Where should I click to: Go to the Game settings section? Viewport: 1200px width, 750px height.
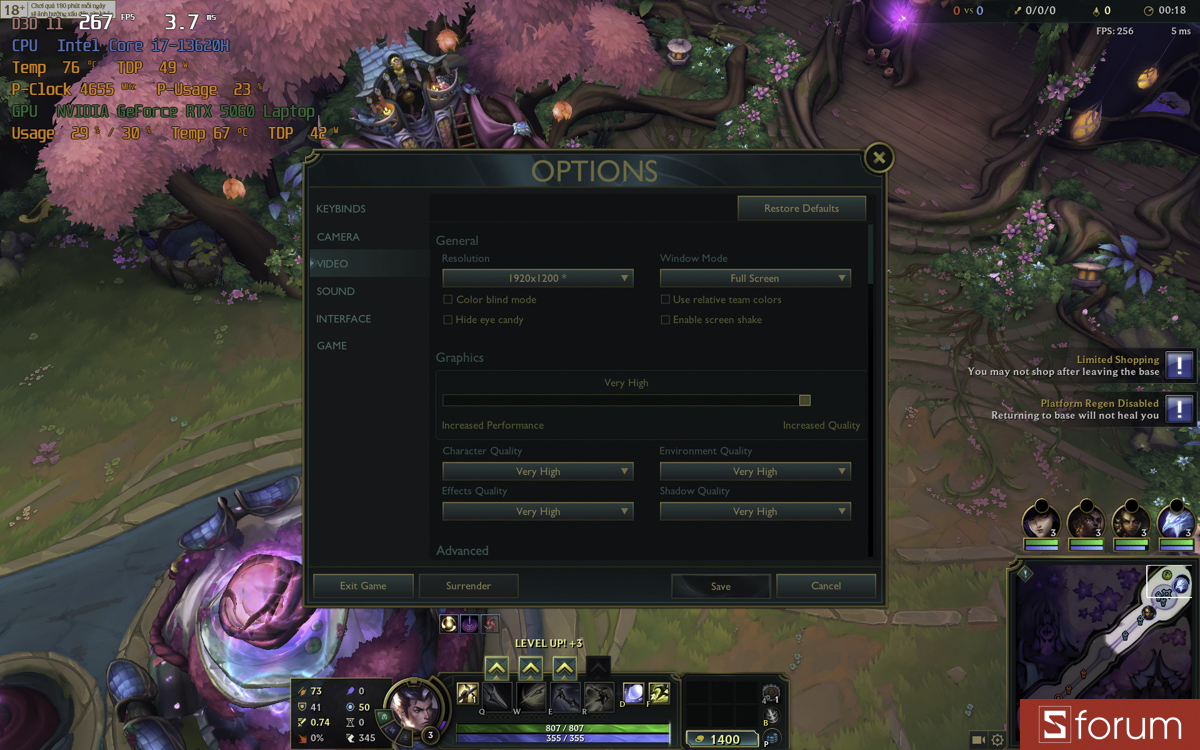[332, 346]
